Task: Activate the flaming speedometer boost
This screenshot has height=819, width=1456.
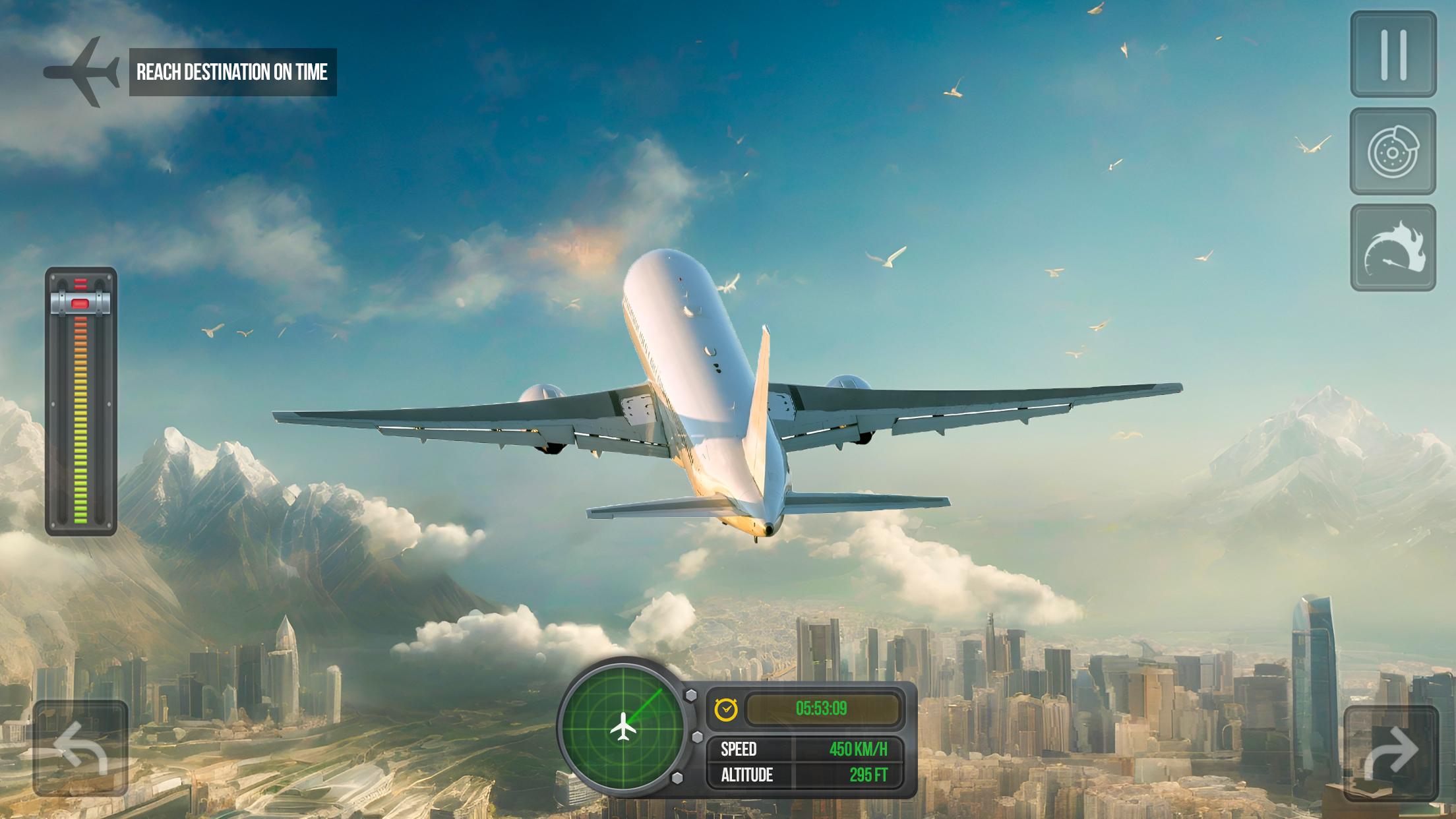Action: point(1393,248)
